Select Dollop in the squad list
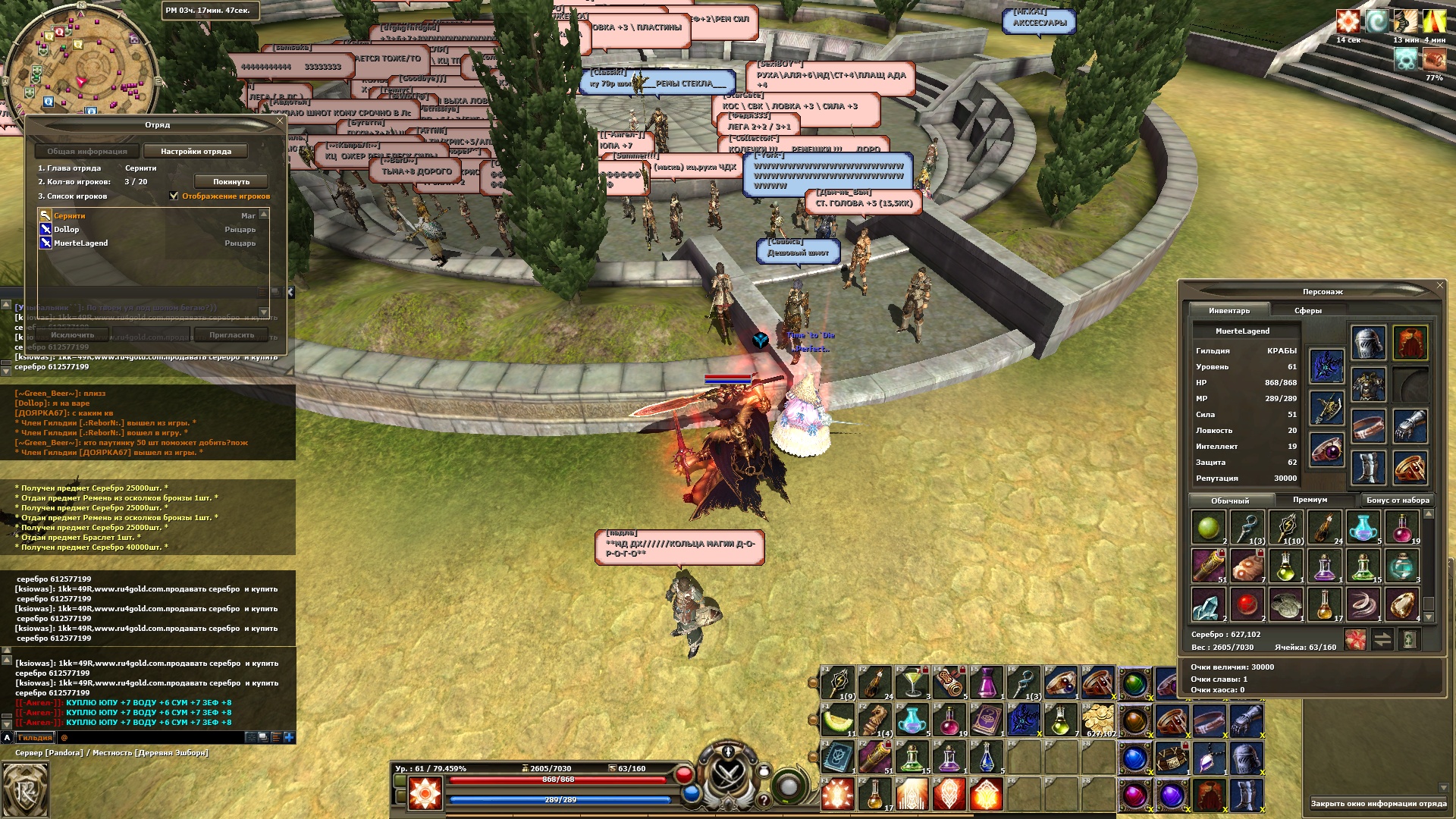 click(67, 230)
